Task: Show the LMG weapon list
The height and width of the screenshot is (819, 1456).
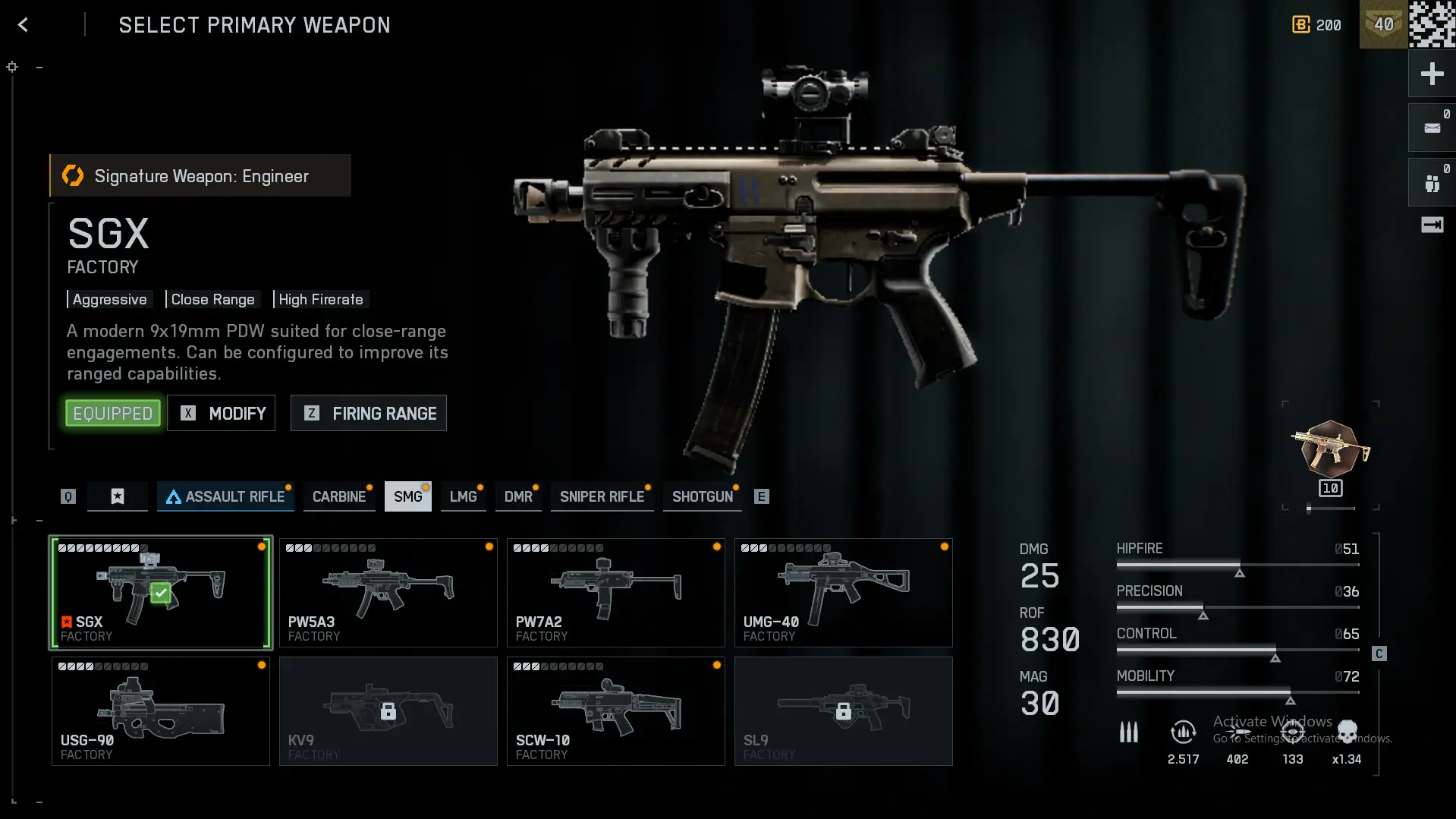Action: pos(463,496)
